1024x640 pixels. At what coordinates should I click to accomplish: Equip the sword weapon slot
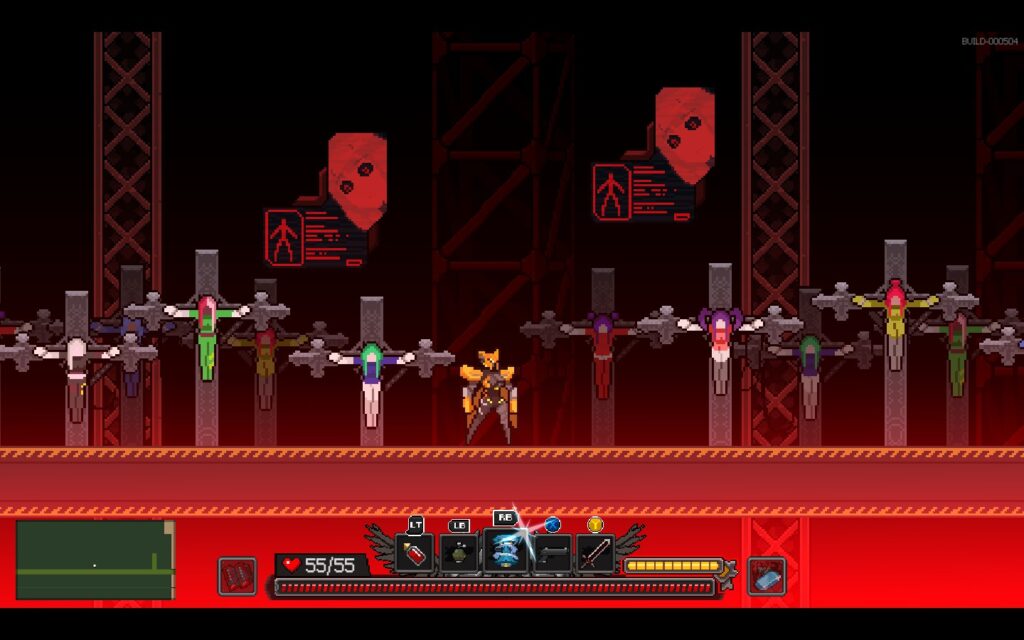(x=595, y=553)
